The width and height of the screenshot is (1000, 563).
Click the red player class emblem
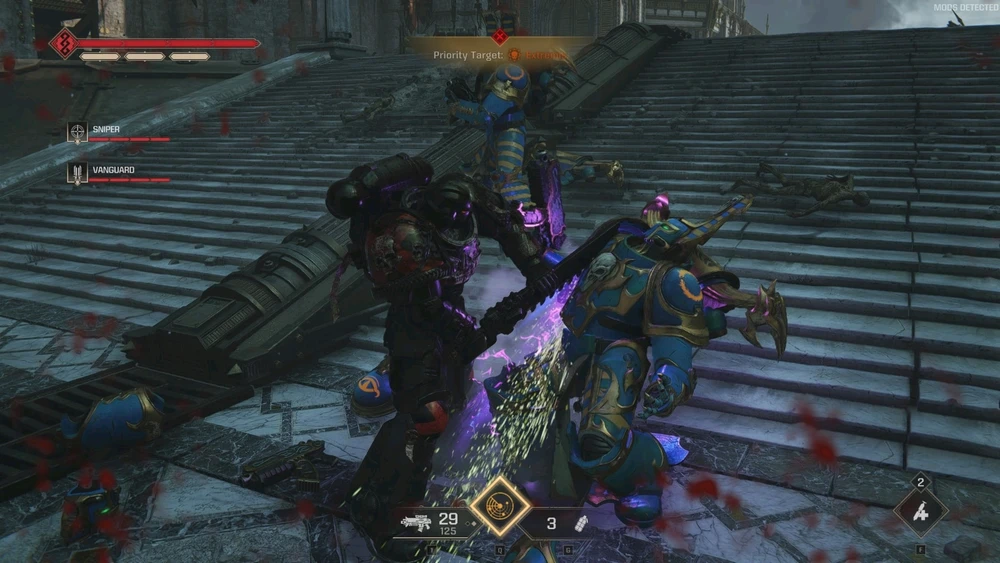(66, 43)
